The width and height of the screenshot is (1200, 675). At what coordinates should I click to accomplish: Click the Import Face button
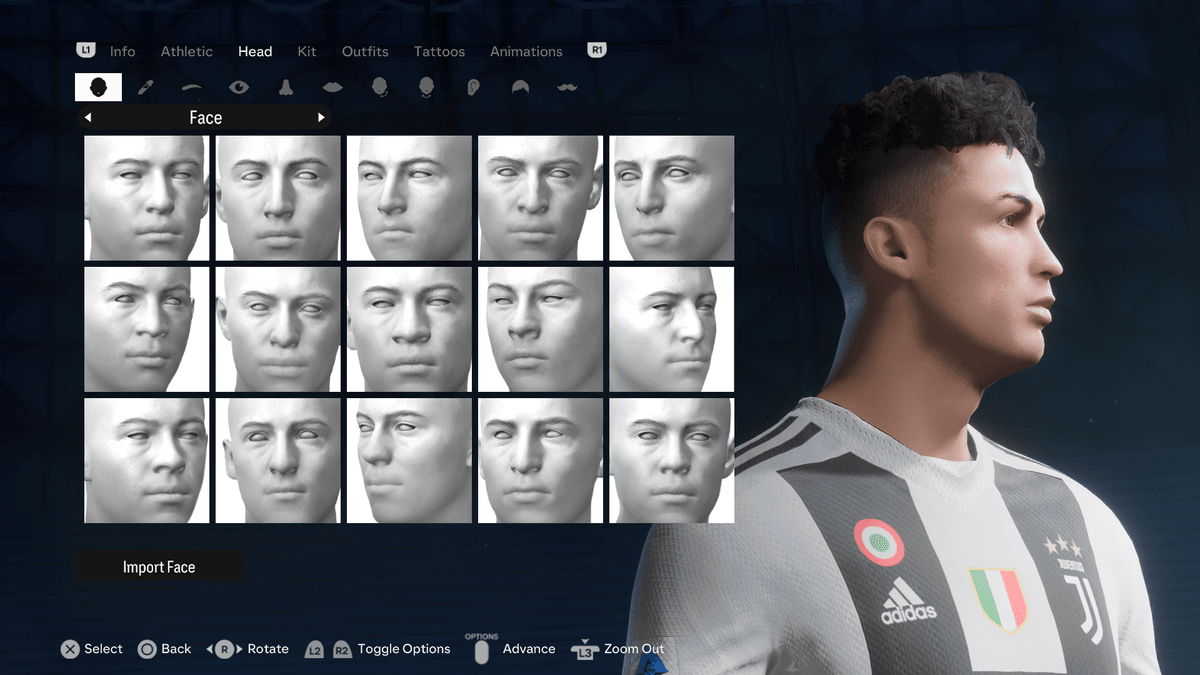coord(159,567)
